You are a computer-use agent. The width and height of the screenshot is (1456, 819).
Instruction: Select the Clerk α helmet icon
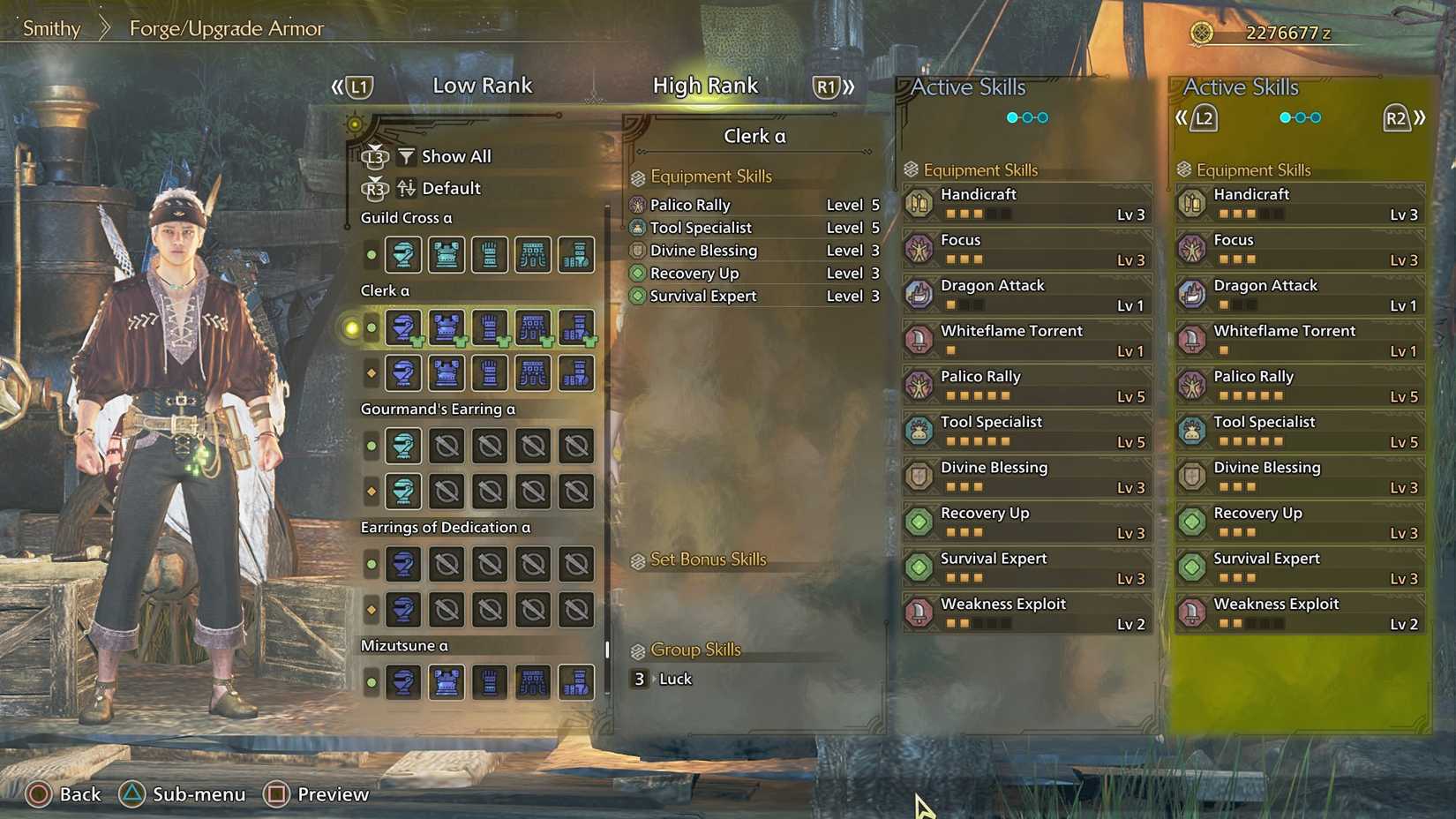click(403, 327)
